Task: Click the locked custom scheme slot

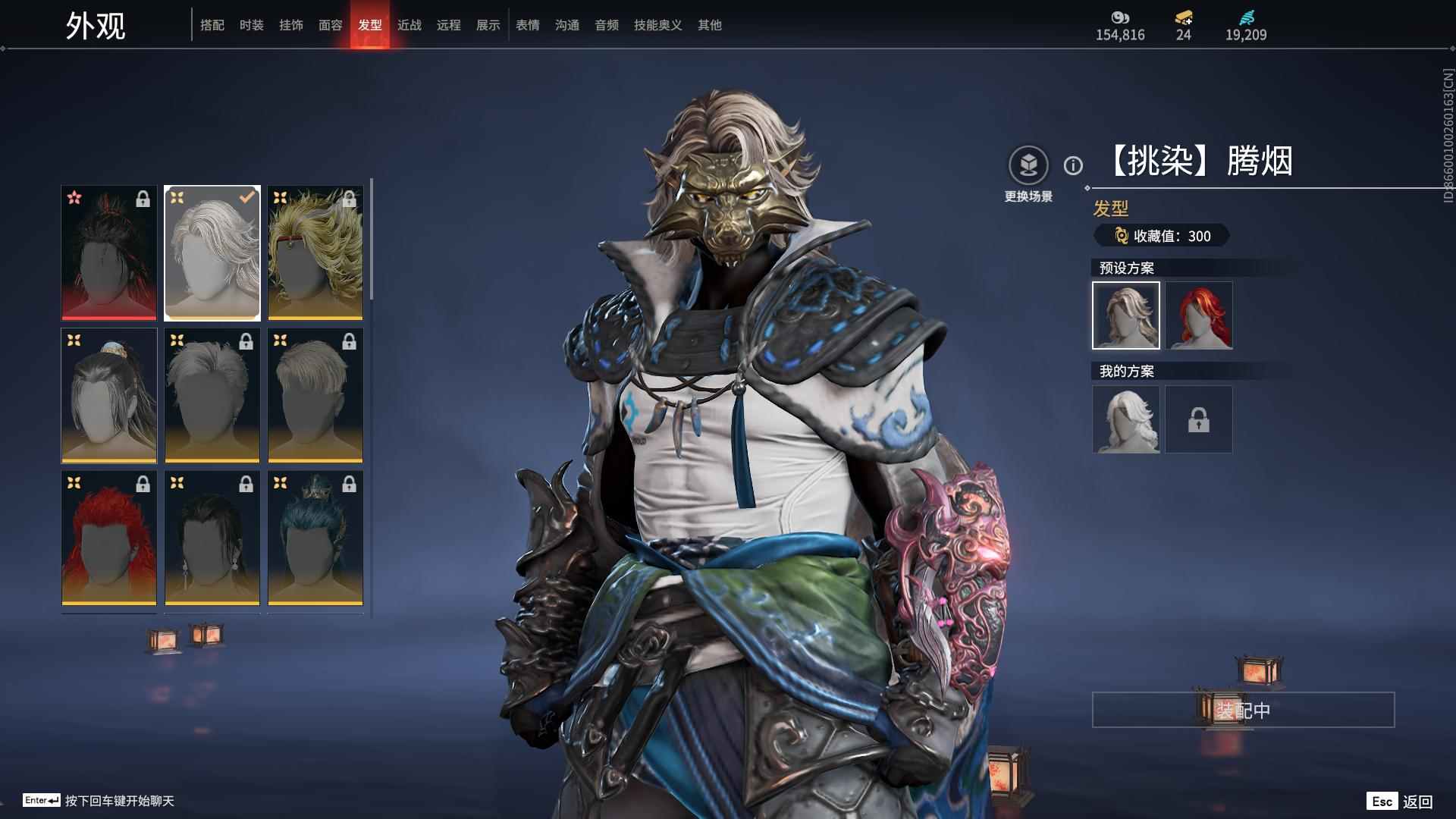Action: click(x=1198, y=419)
